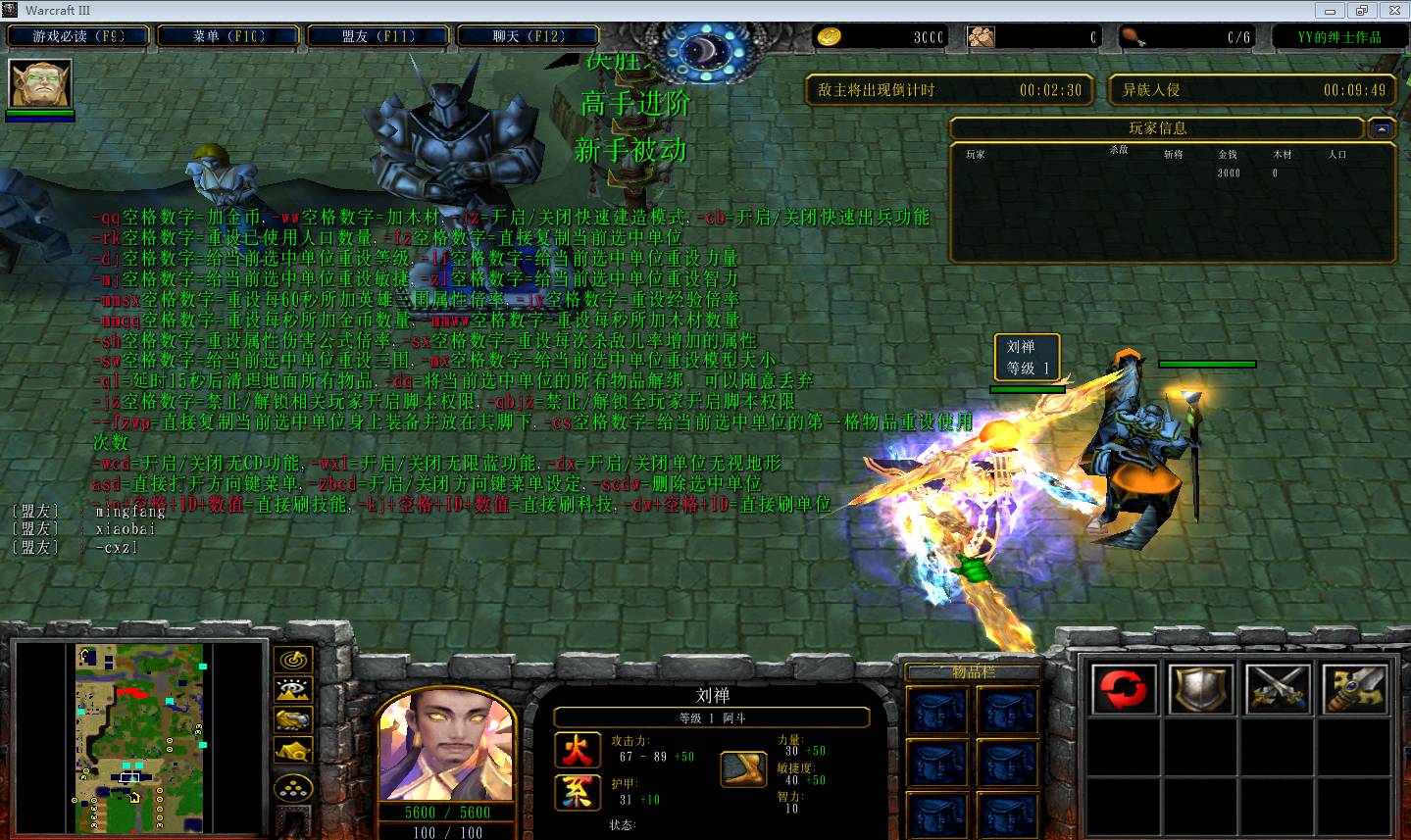Screen dimensions: 1411x840
Task: Close the Warcraft III window
Action: [x=1390, y=11]
